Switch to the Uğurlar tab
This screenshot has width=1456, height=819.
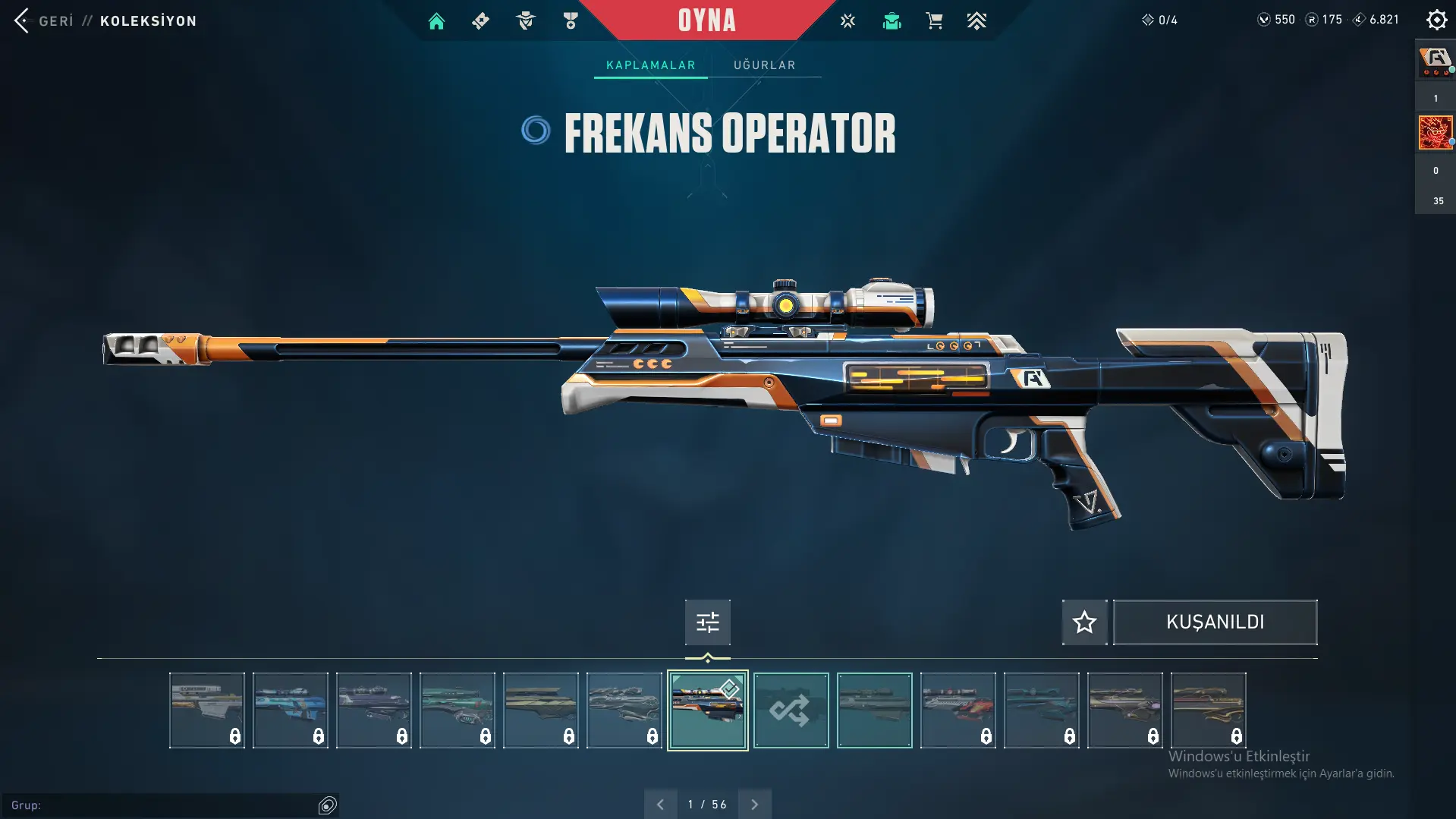[764, 65]
